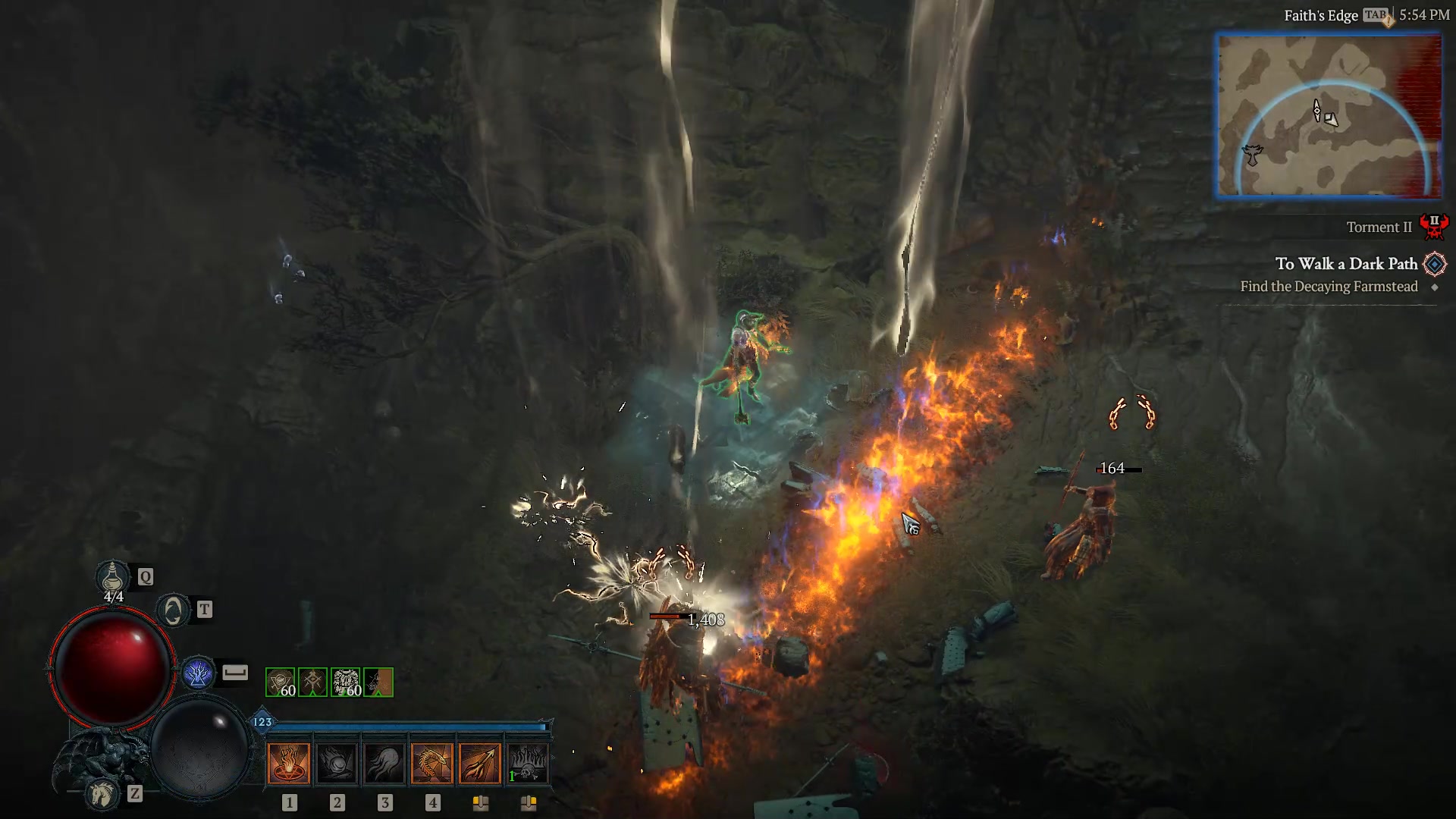This screenshot has width=1456, height=819.
Task: Summon the mount via horse icon
Action: pyautogui.click(x=102, y=794)
